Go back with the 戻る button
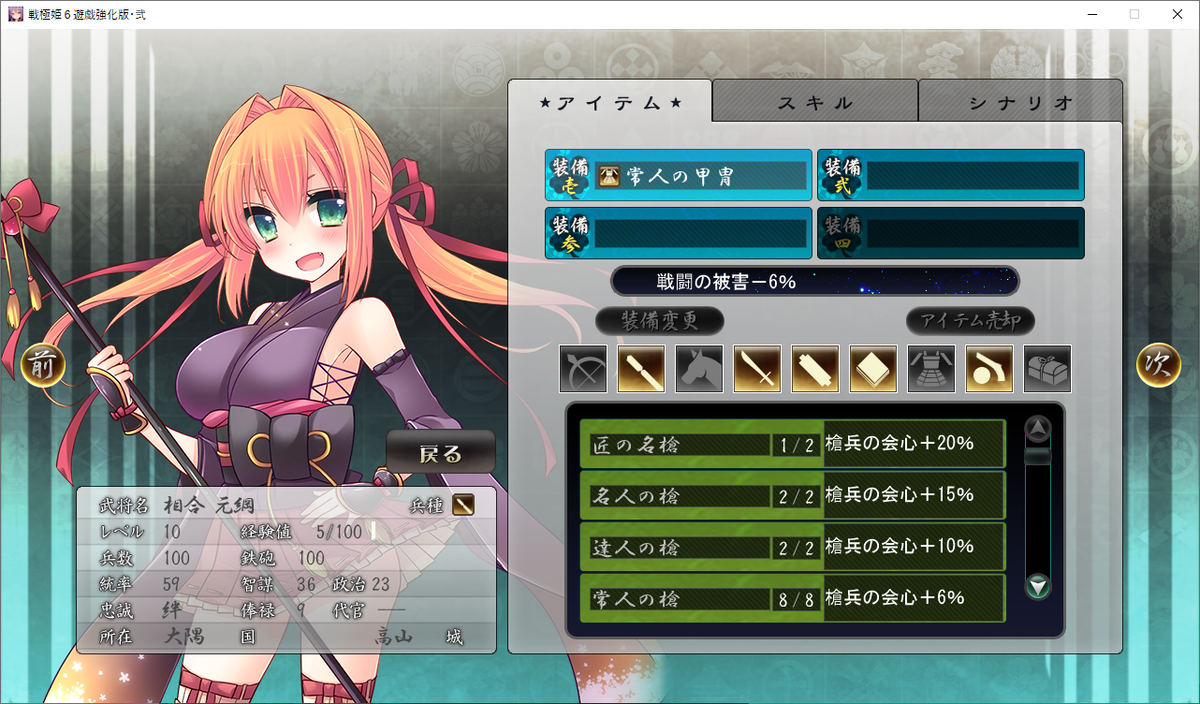This screenshot has height=704, width=1200. [440, 452]
